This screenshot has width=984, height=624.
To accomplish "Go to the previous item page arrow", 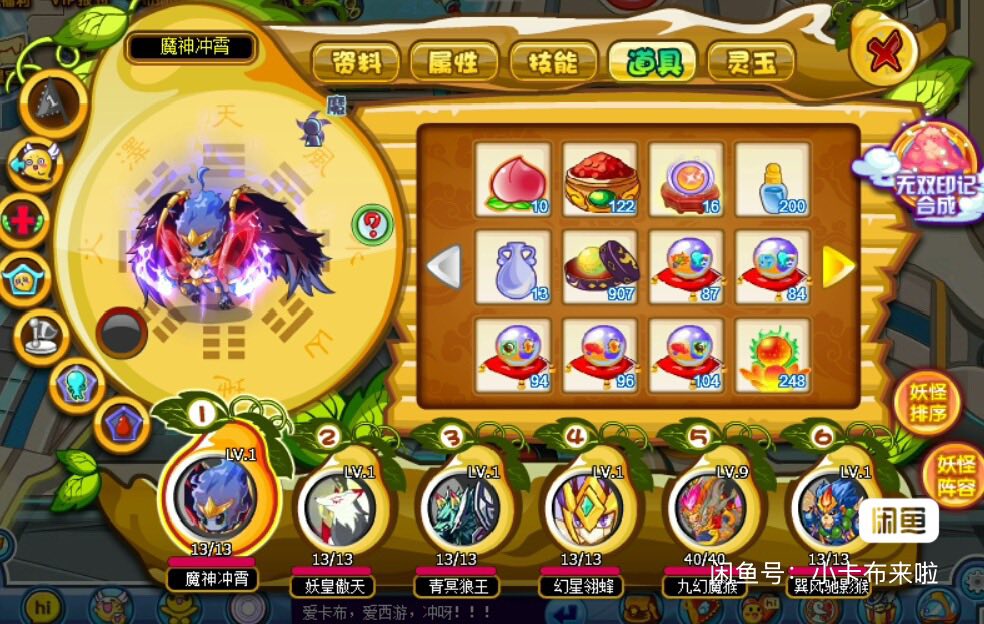I will tap(444, 267).
